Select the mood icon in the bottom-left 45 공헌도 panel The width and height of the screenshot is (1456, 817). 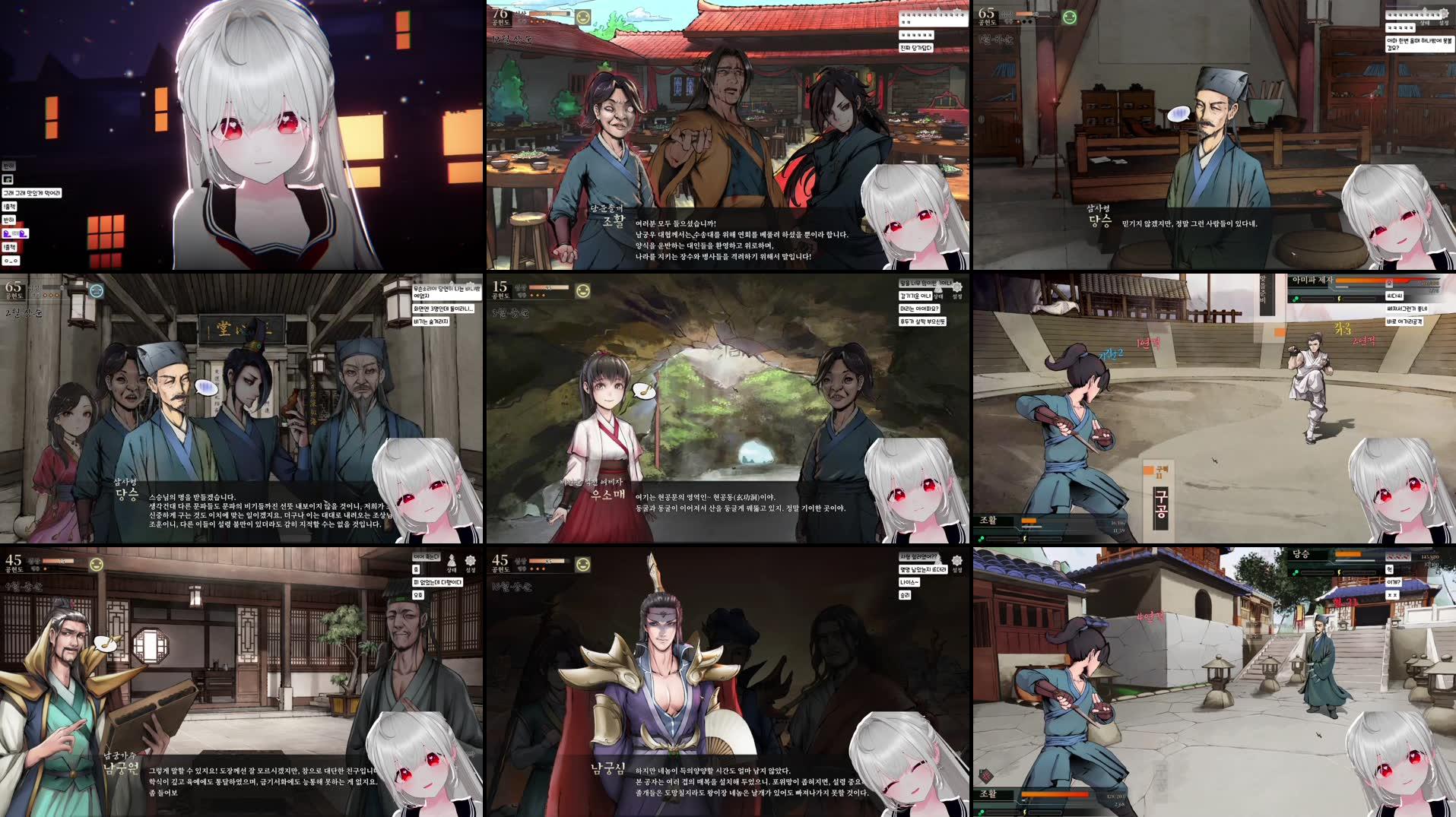pyautogui.click(x=97, y=565)
